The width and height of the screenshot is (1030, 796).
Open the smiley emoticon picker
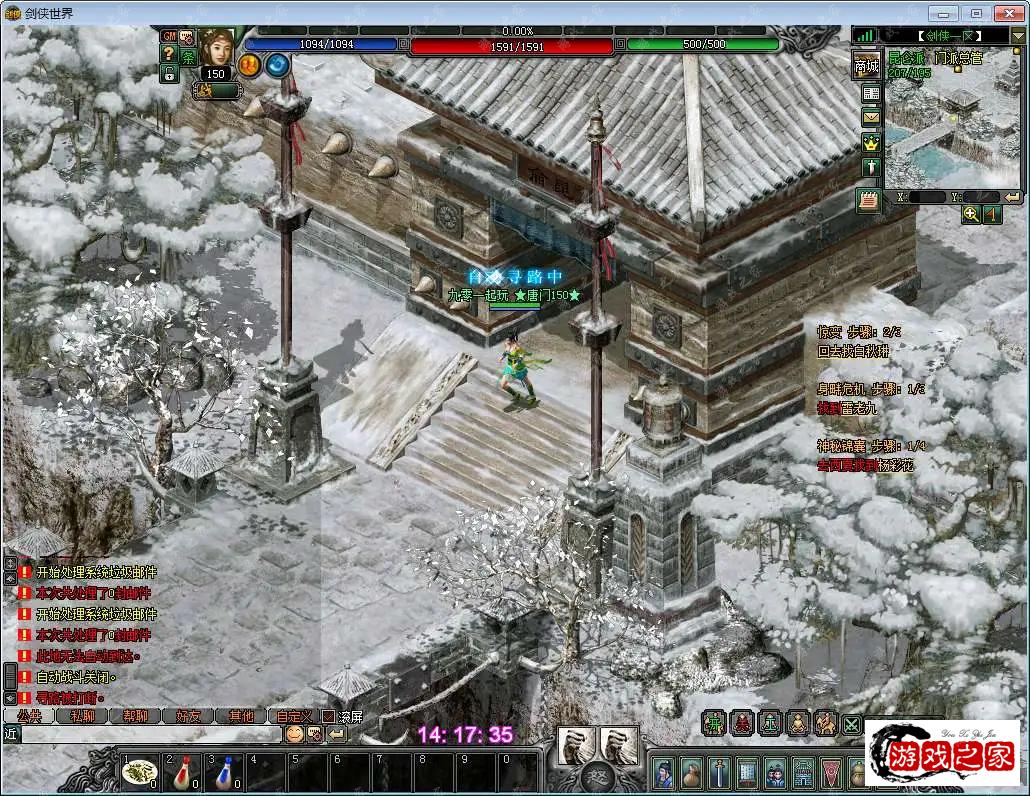point(294,734)
